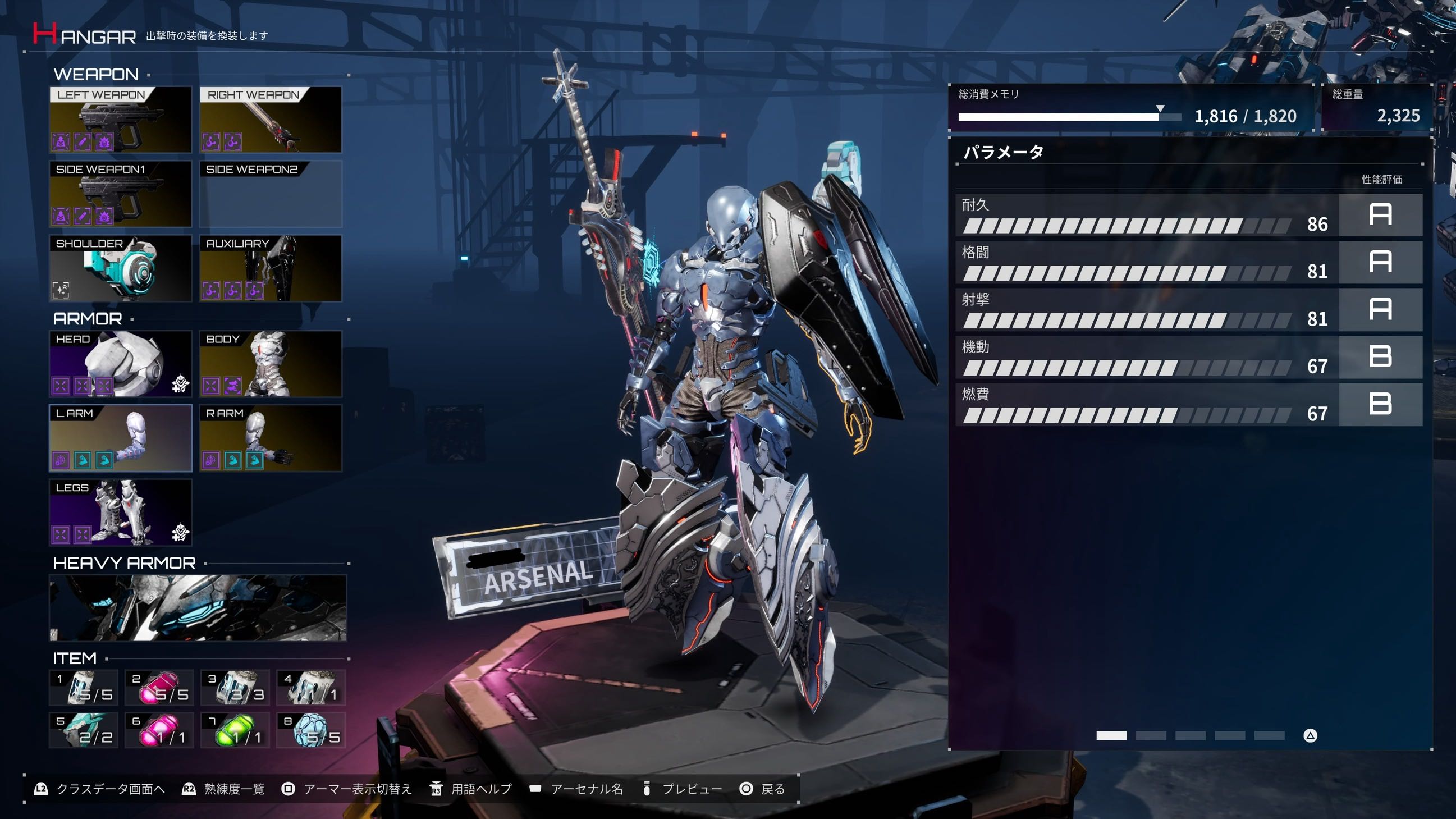Screen dimensions: 1456x819
Task: Select item slot 7 green capsule
Action: [x=235, y=730]
